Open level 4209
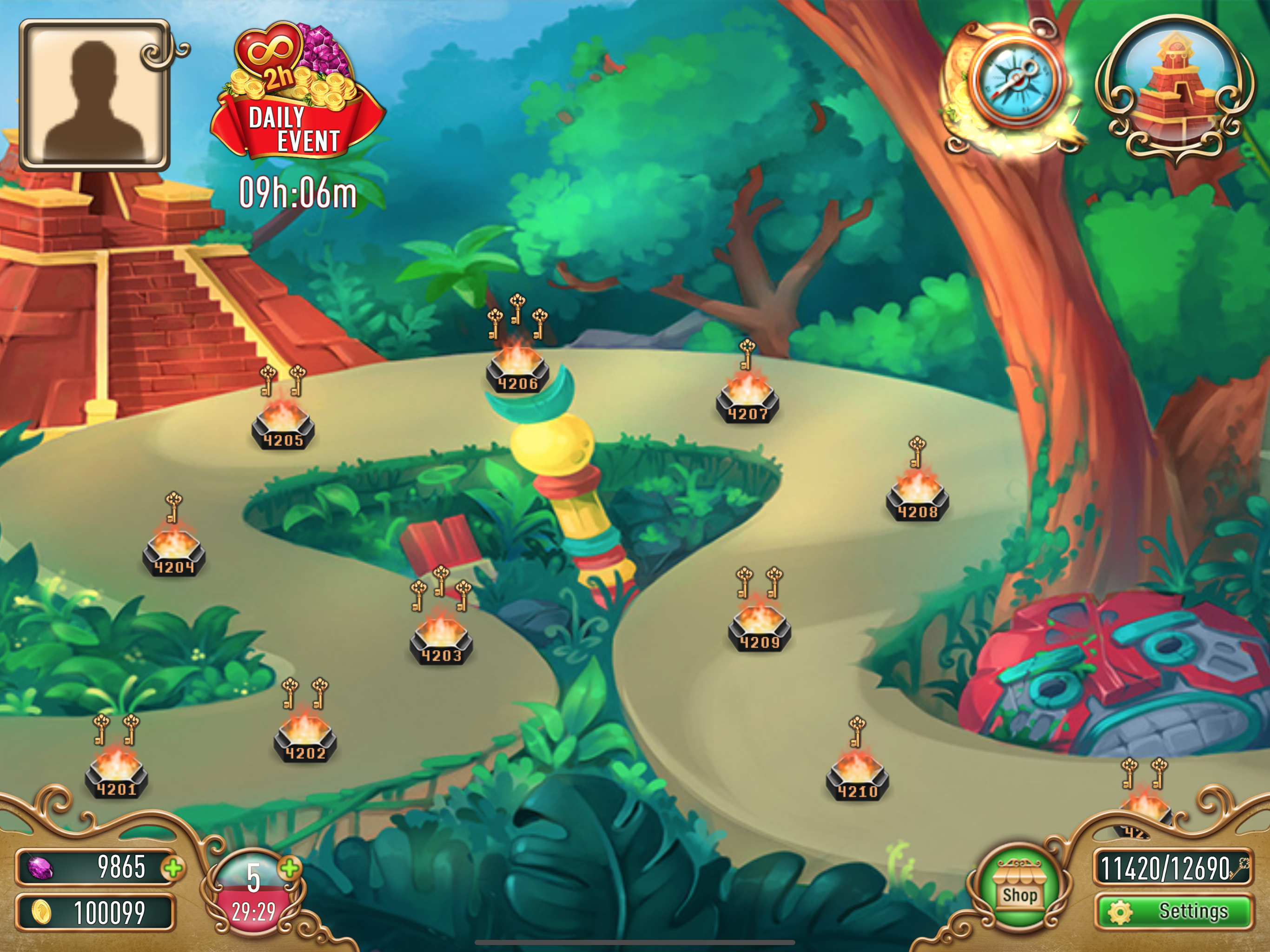Image resolution: width=1270 pixels, height=952 pixels. 759,627
